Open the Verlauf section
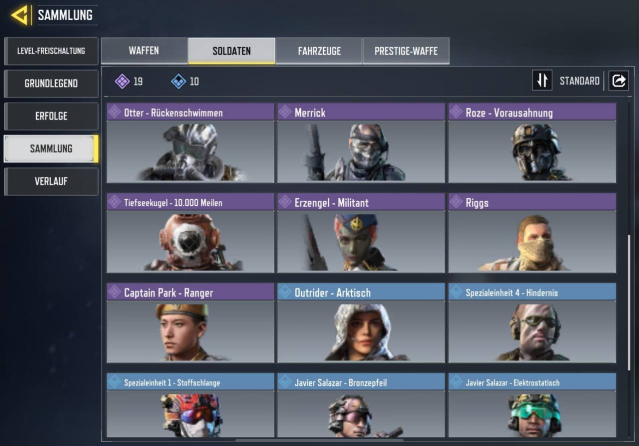The width and height of the screenshot is (639, 446). coord(50,182)
